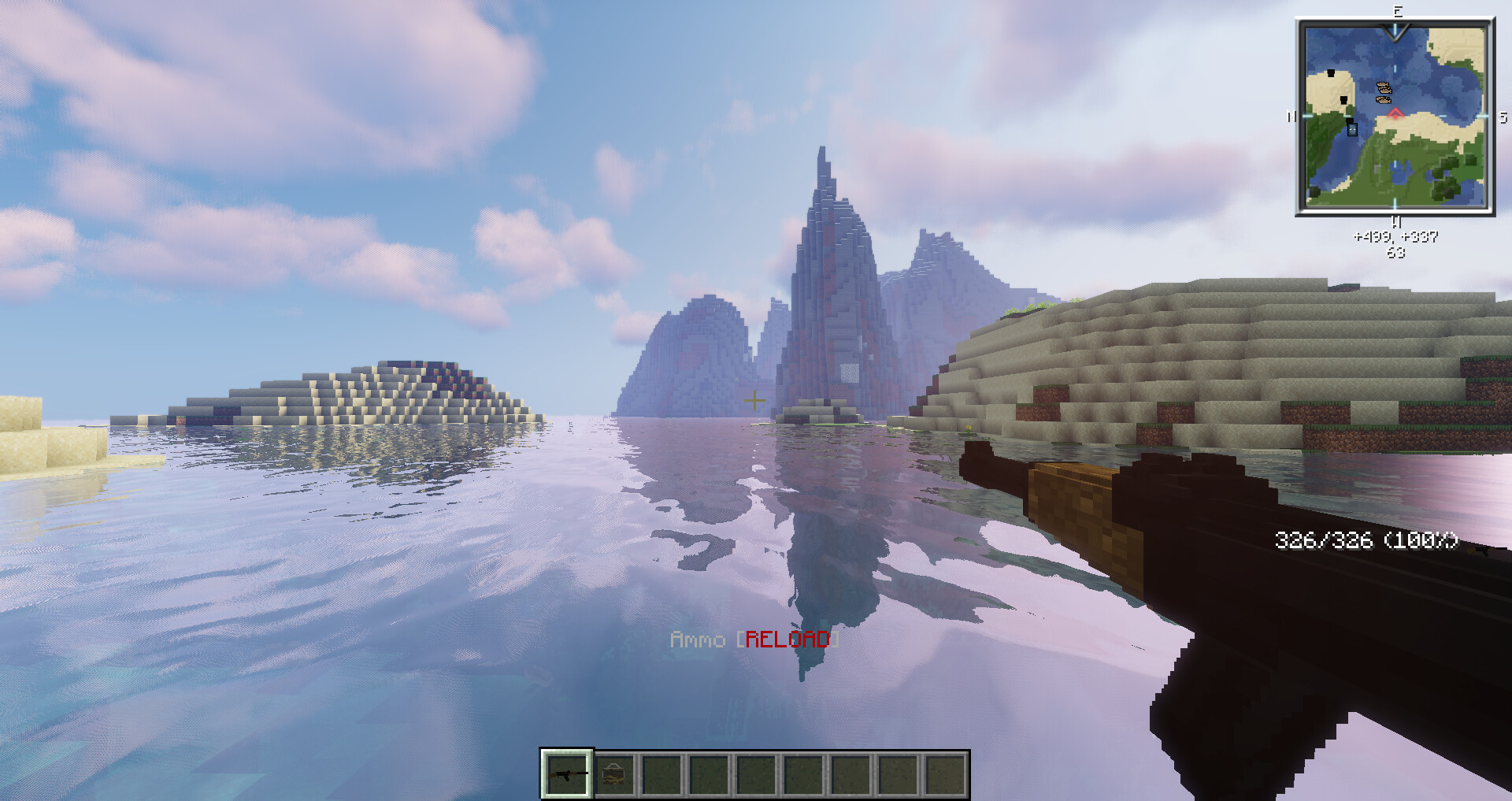The width and height of the screenshot is (1512, 801).
Task: Click the minimap in the corner
Action: tap(1395, 117)
